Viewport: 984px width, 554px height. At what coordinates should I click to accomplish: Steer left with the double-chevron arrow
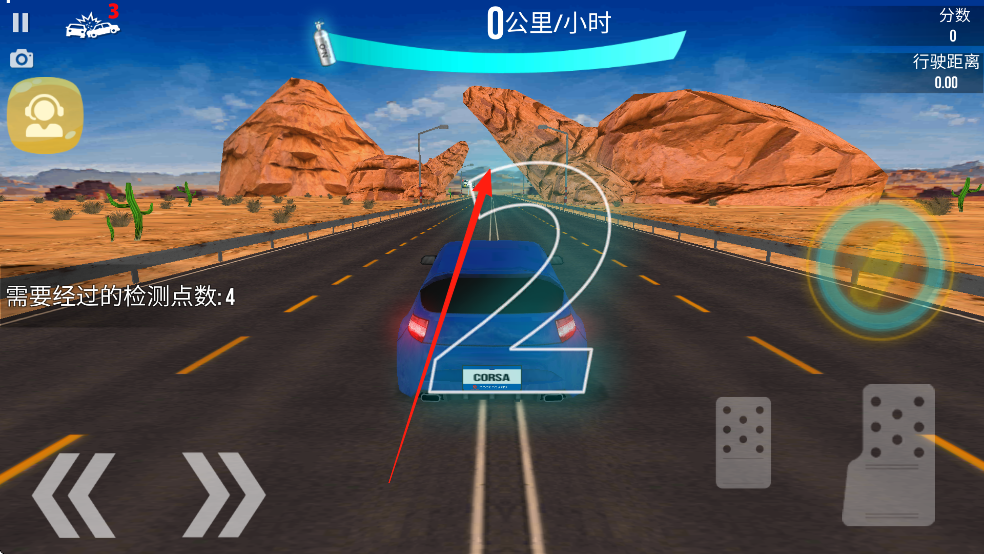(72, 494)
